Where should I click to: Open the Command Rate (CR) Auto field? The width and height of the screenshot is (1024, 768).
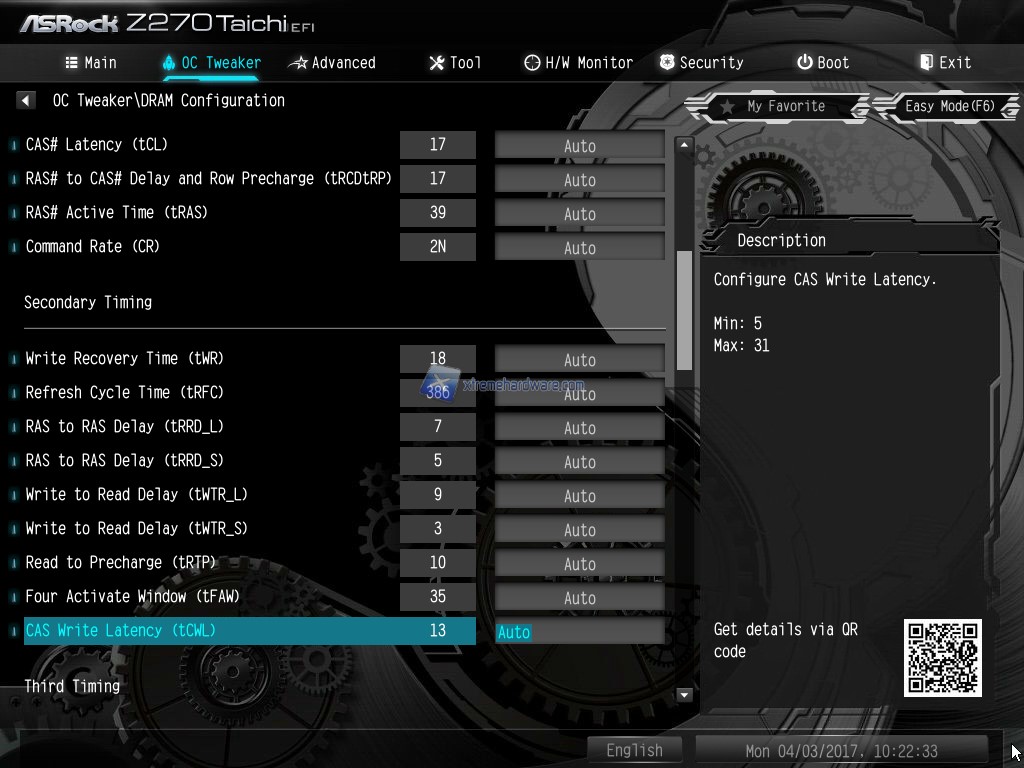click(579, 248)
